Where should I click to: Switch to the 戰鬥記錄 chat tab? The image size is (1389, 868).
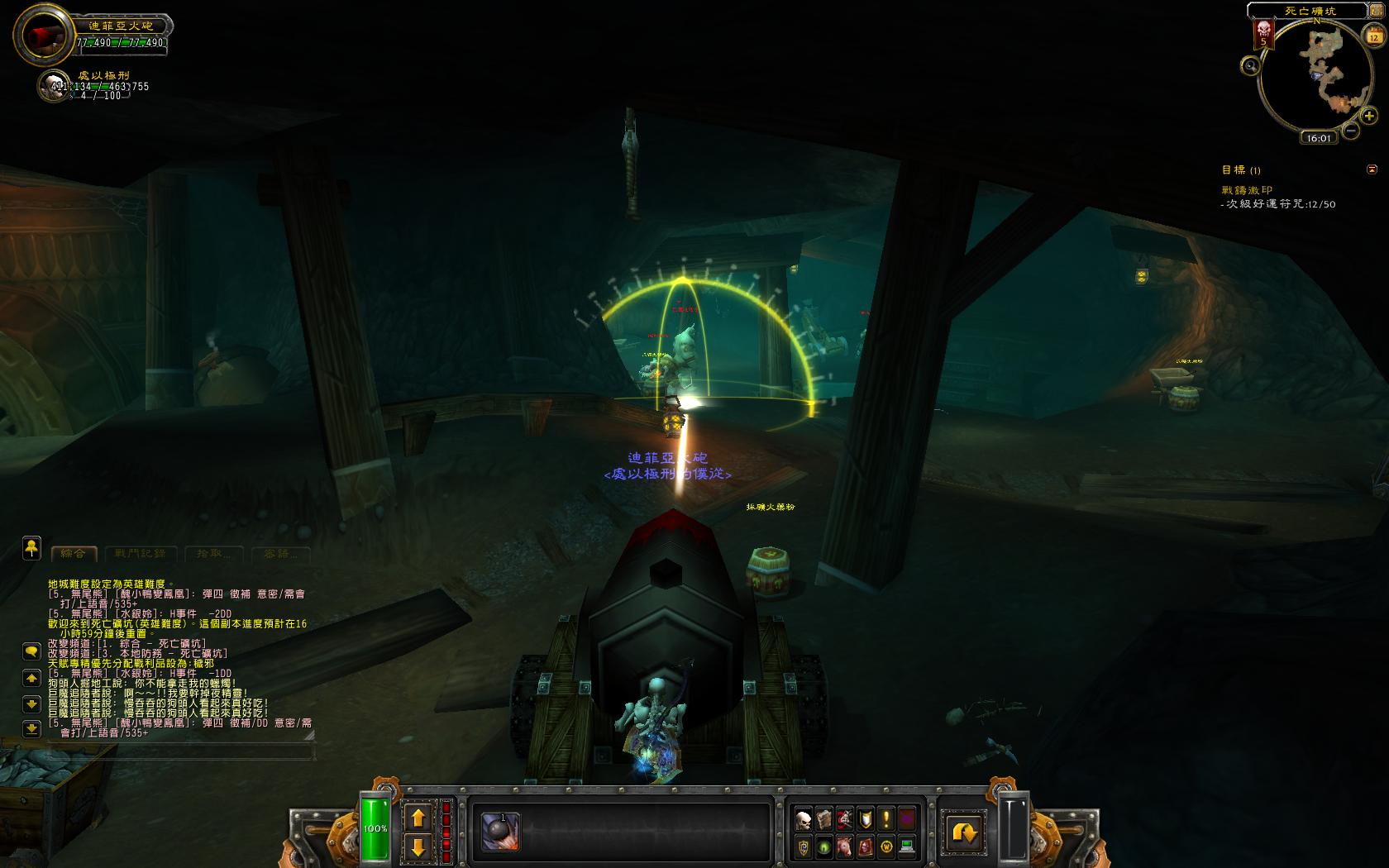[140, 553]
